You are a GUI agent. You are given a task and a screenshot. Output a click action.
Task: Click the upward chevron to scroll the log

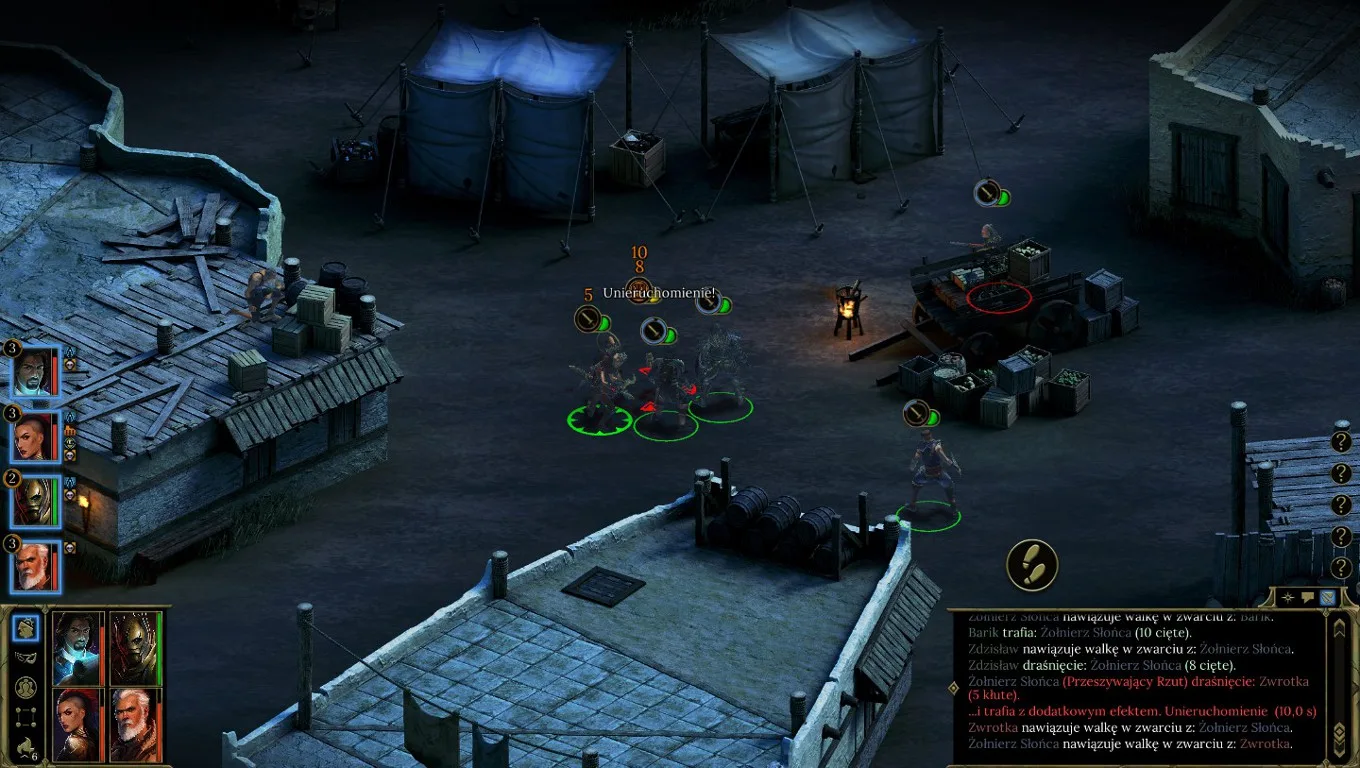click(x=1338, y=630)
